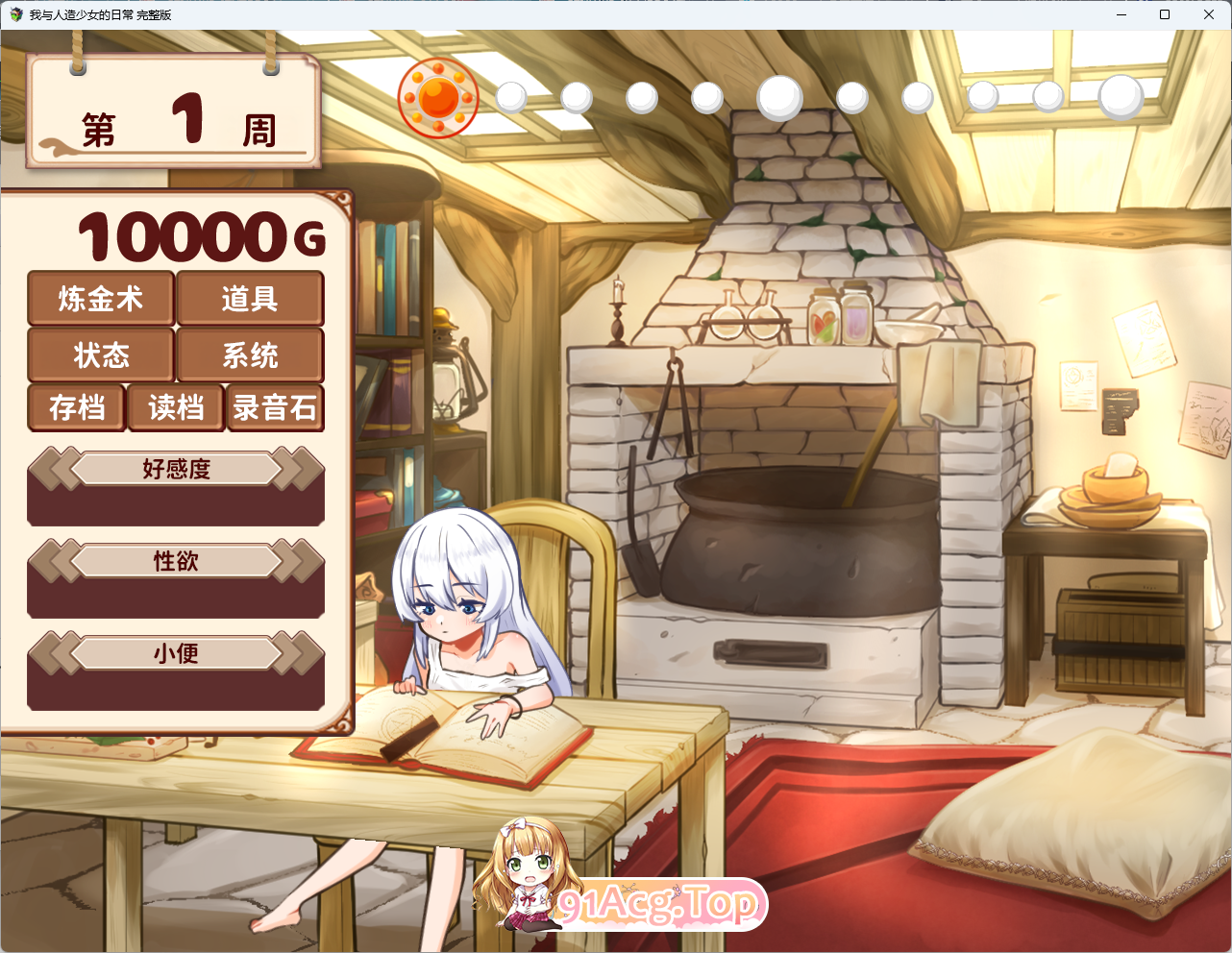Open the 录音石 recording stone
Viewport: 1232px width, 953px height.
point(275,408)
